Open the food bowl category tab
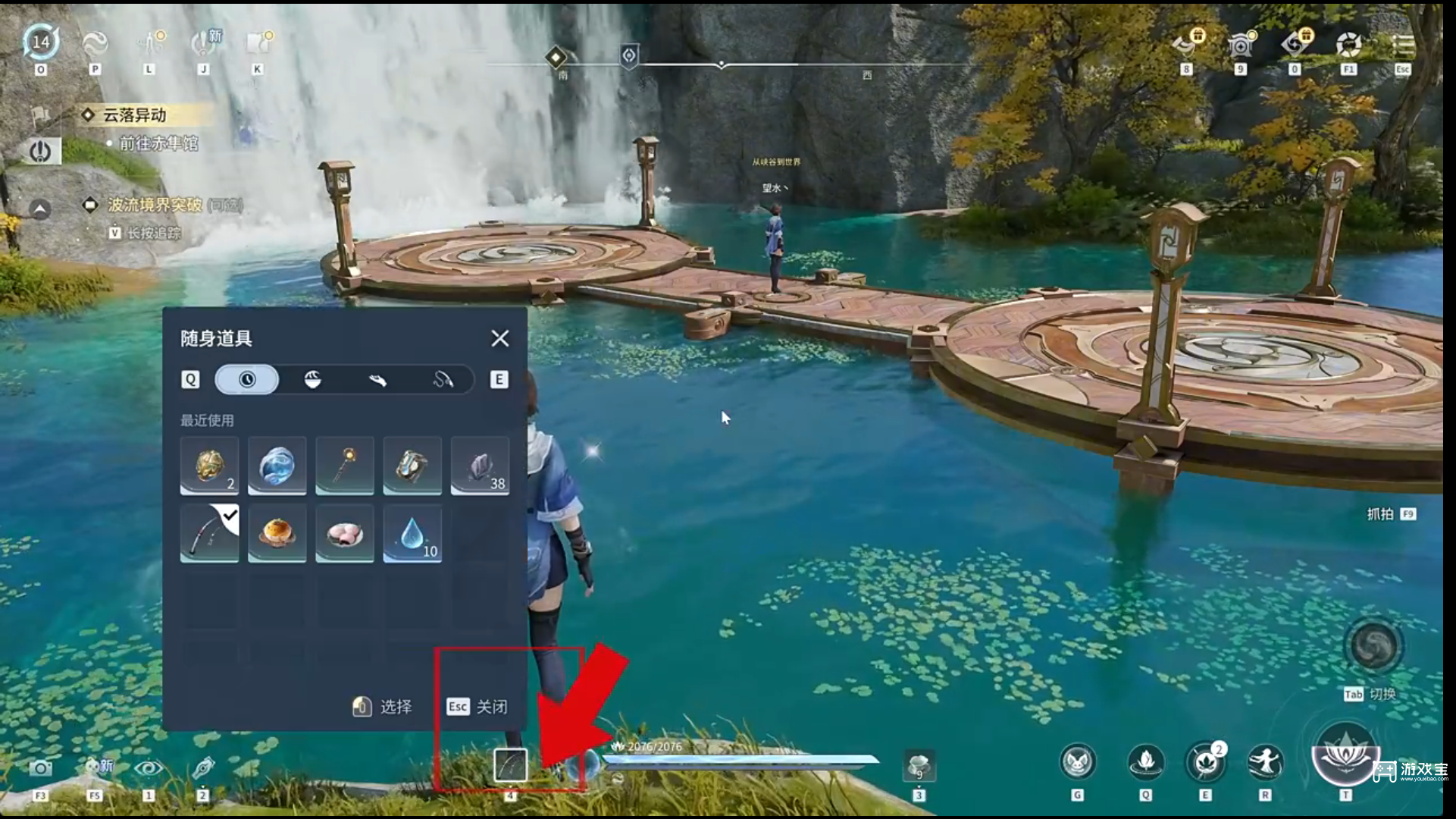 point(312,379)
